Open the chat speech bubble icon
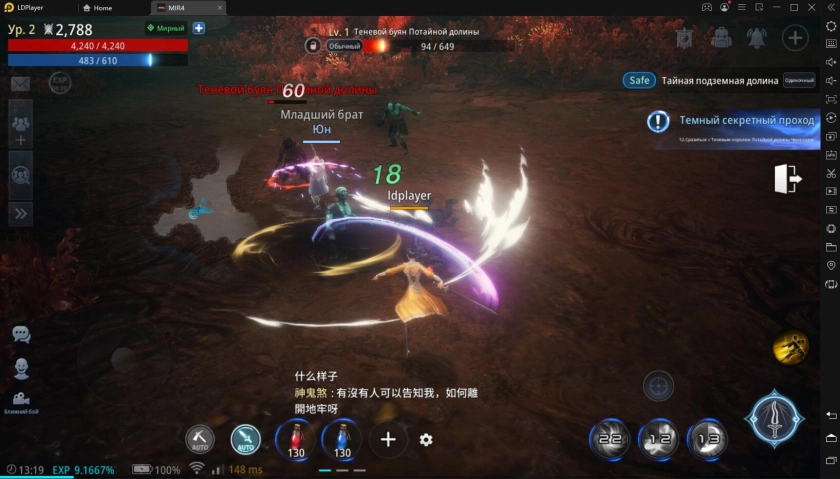 (x=21, y=334)
